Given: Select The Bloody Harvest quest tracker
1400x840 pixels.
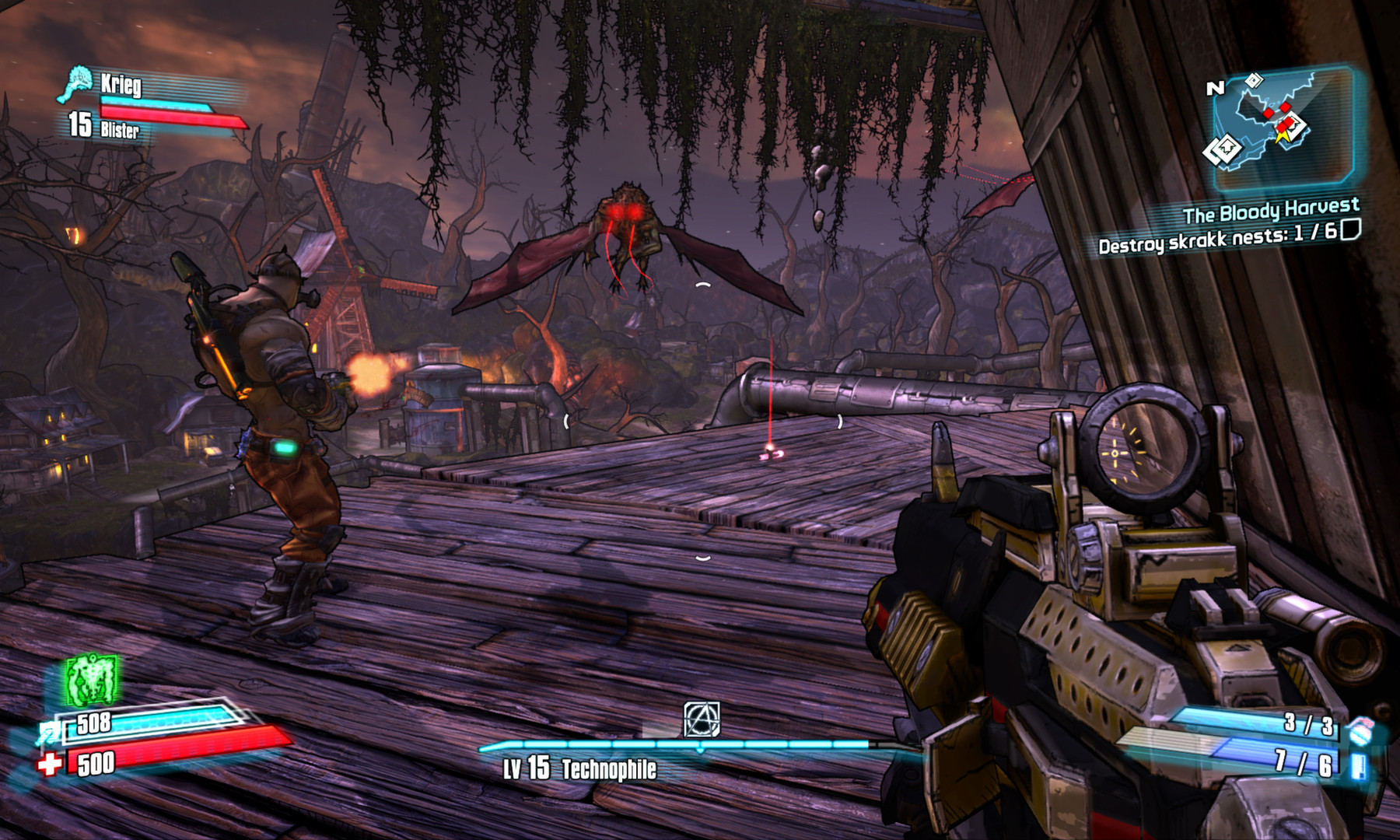Looking at the screenshot, I should tap(1271, 210).
